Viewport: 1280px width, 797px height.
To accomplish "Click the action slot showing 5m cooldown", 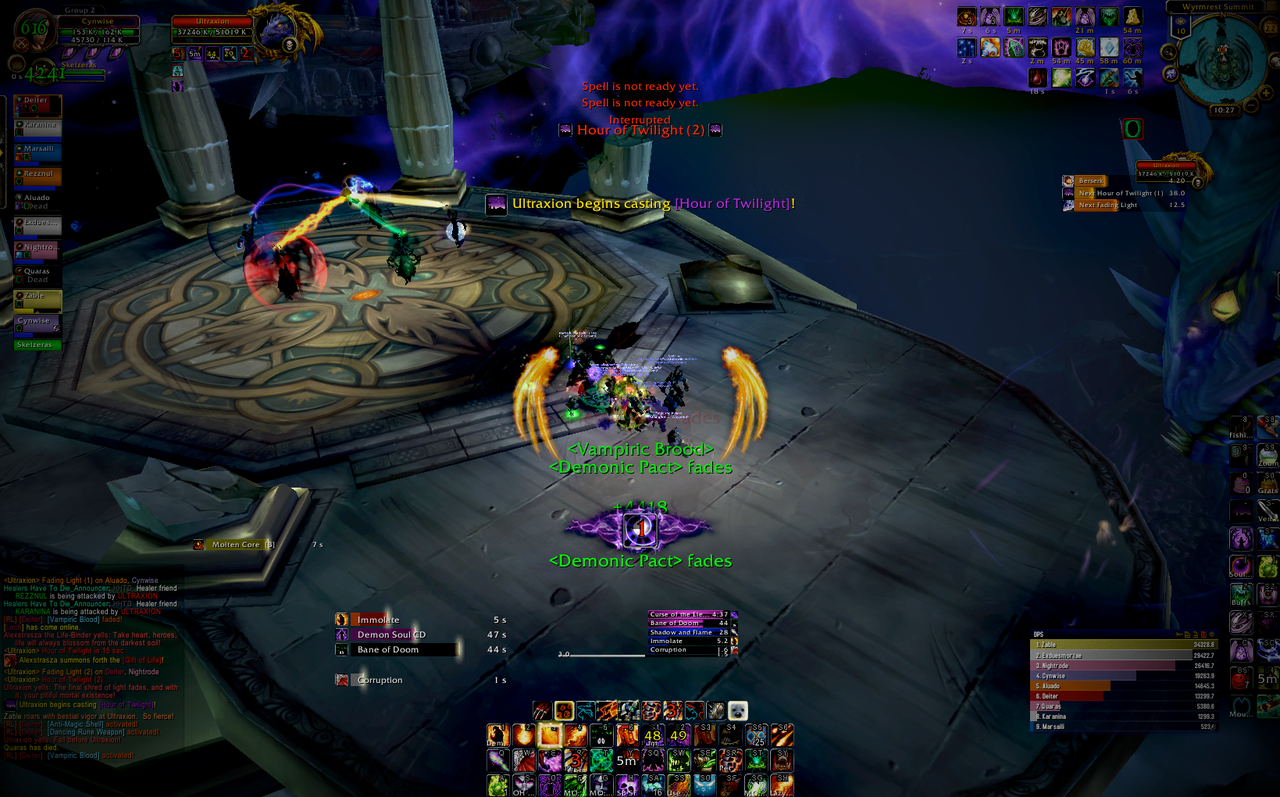I will coord(627,761).
